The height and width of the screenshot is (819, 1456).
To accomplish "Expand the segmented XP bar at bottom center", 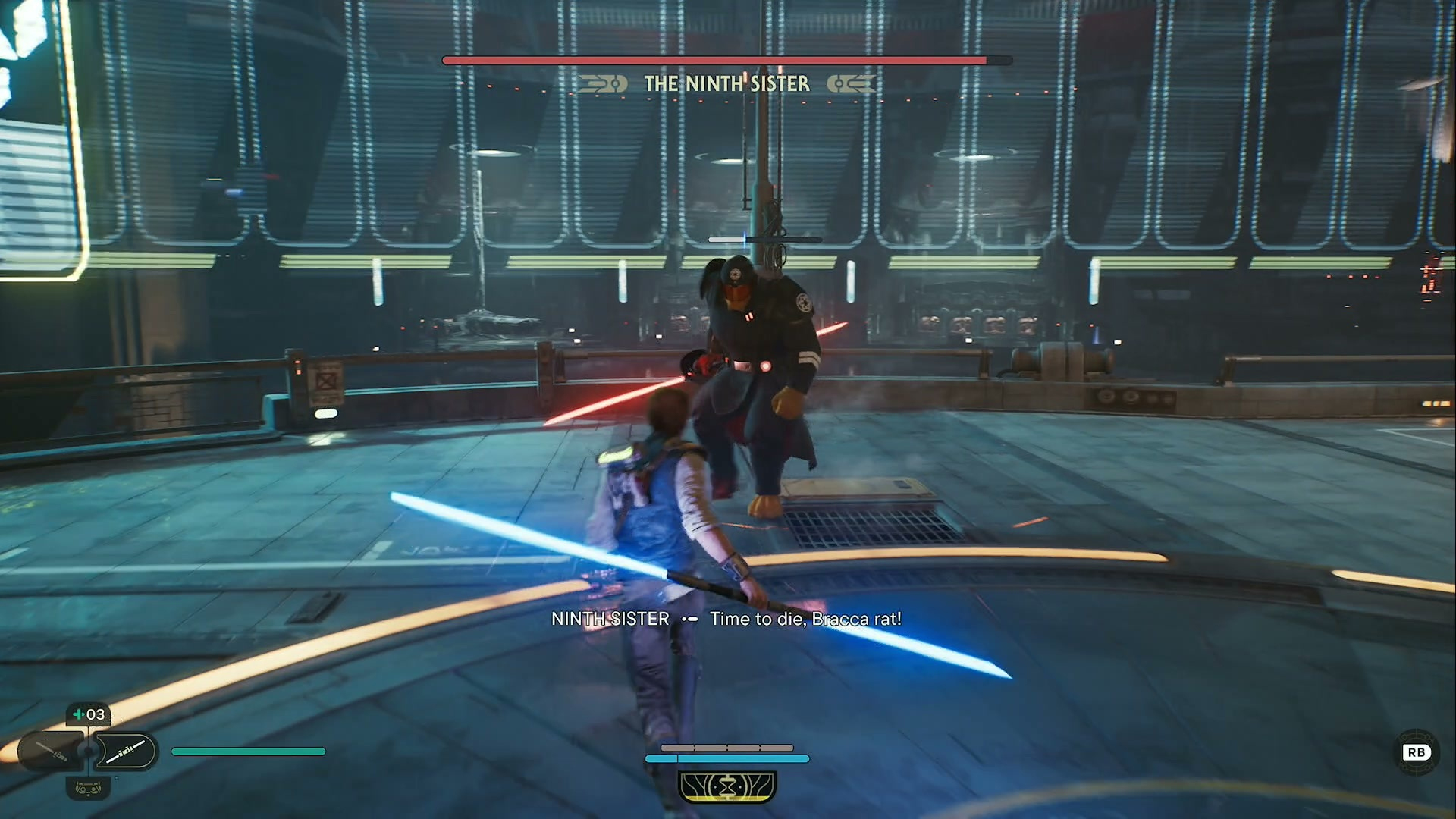I will click(726, 748).
